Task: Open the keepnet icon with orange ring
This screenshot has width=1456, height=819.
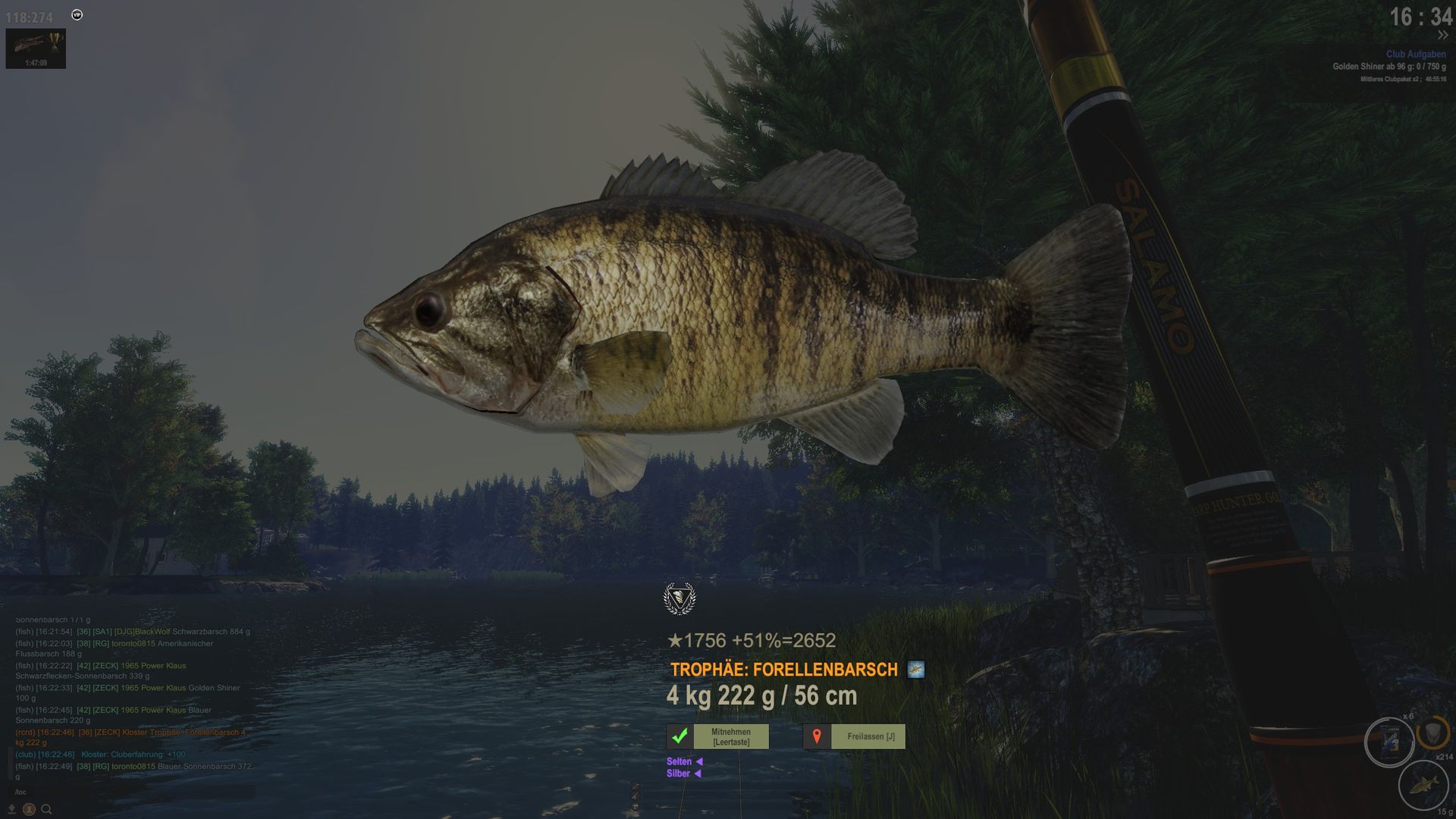Action: point(1432,733)
